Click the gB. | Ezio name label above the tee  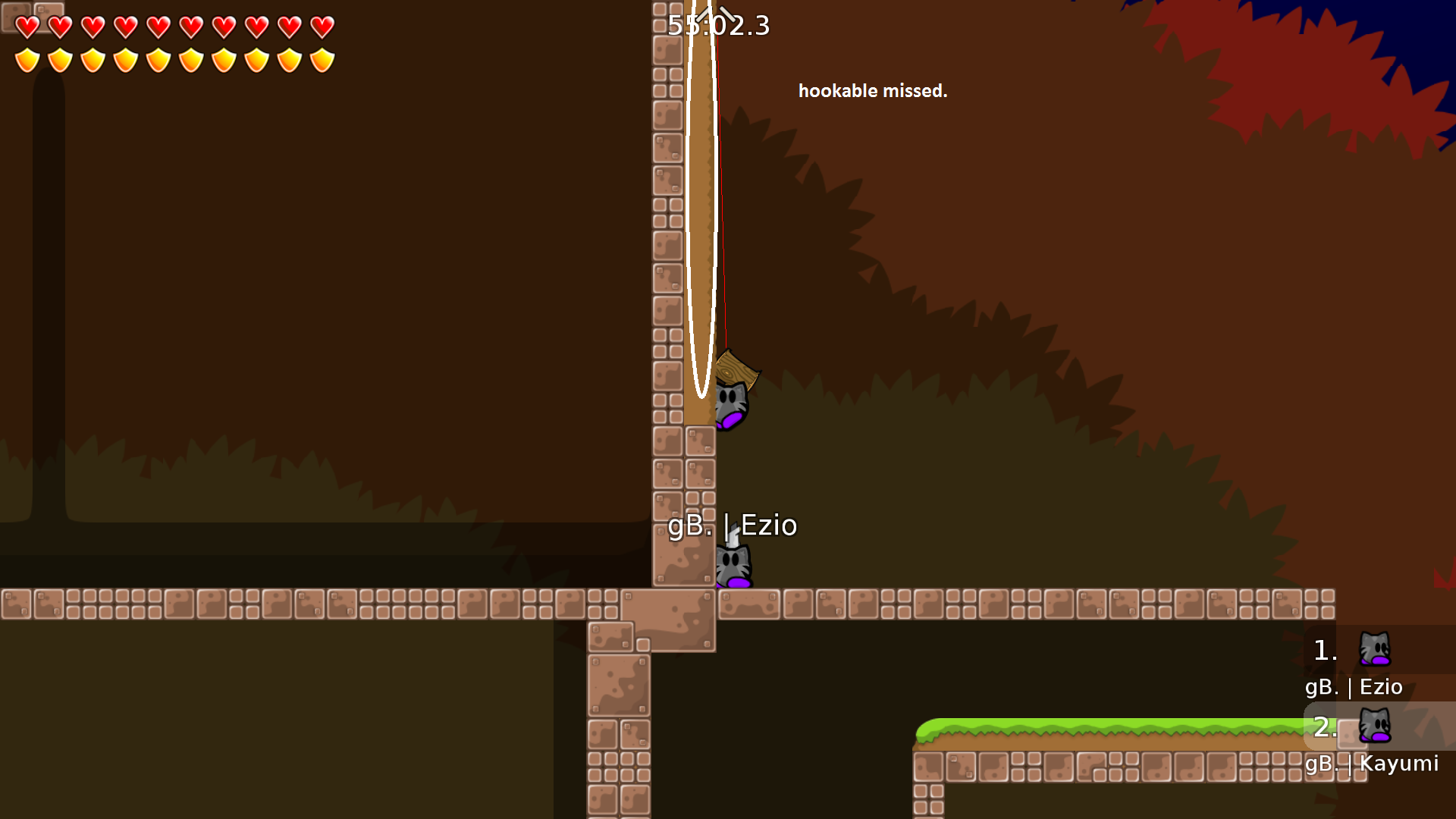[733, 525]
